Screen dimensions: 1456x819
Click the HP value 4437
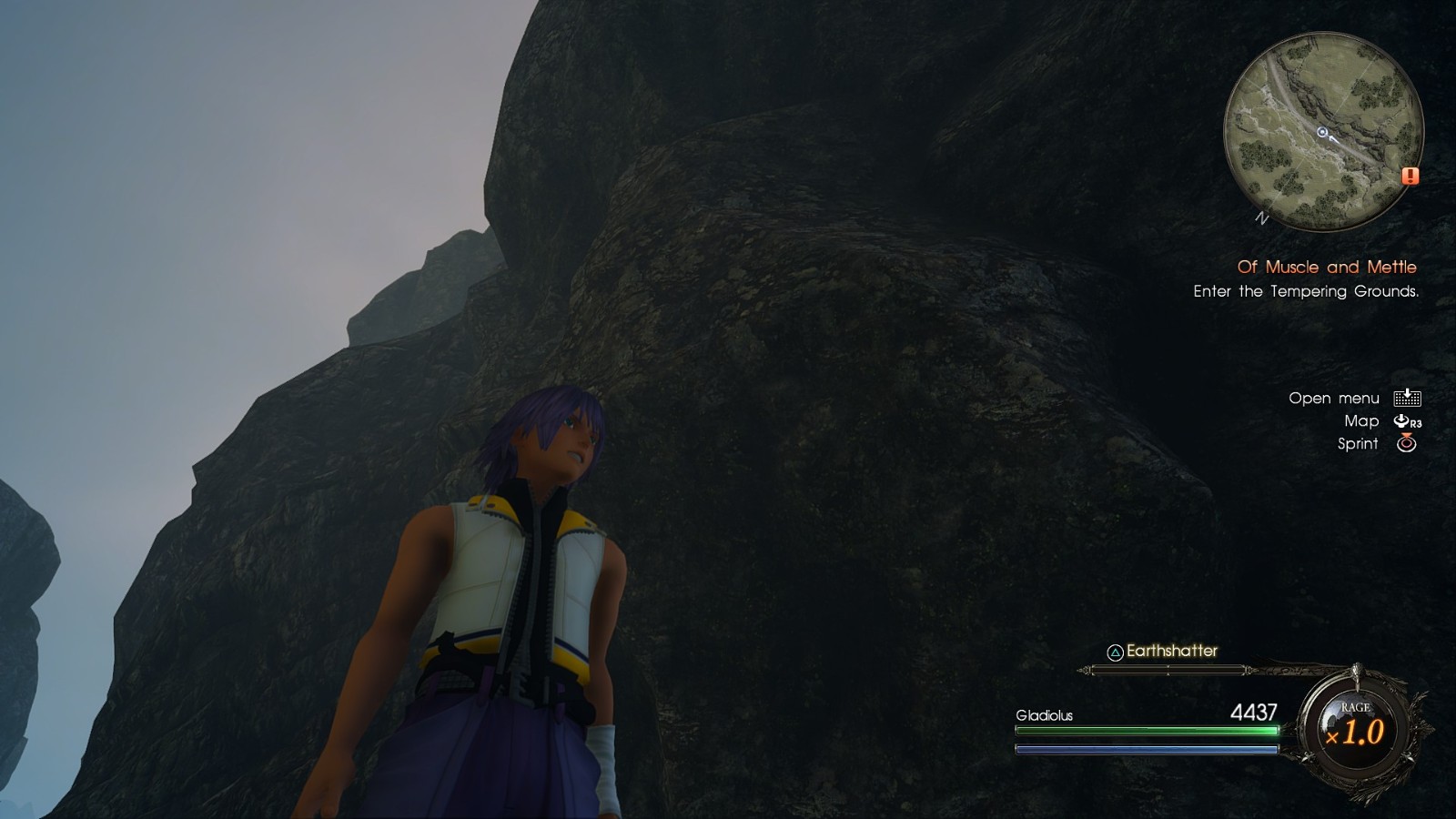[1252, 714]
